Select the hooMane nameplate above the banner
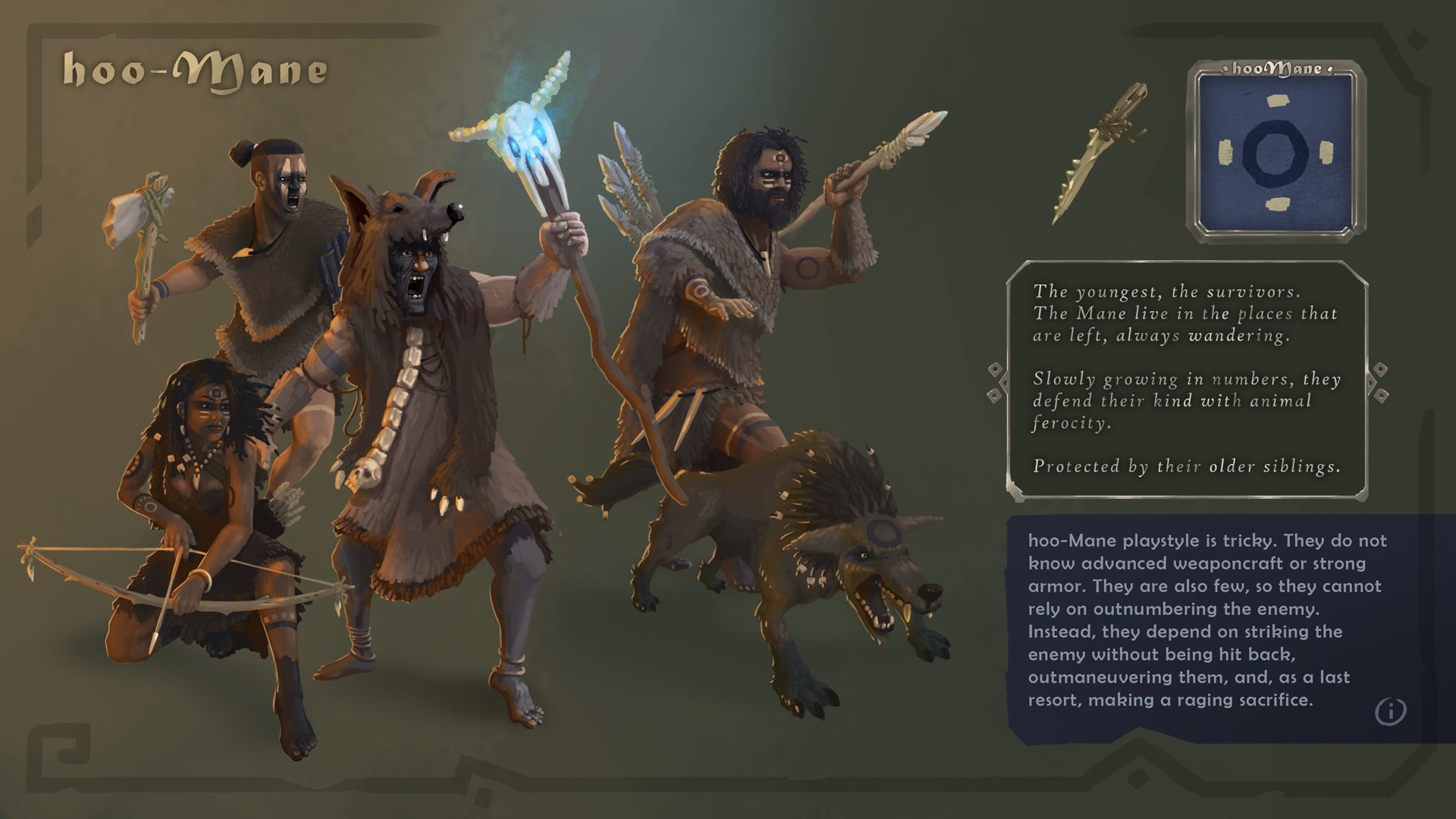Image resolution: width=1456 pixels, height=819 pixels. (x=1279, y=68)
